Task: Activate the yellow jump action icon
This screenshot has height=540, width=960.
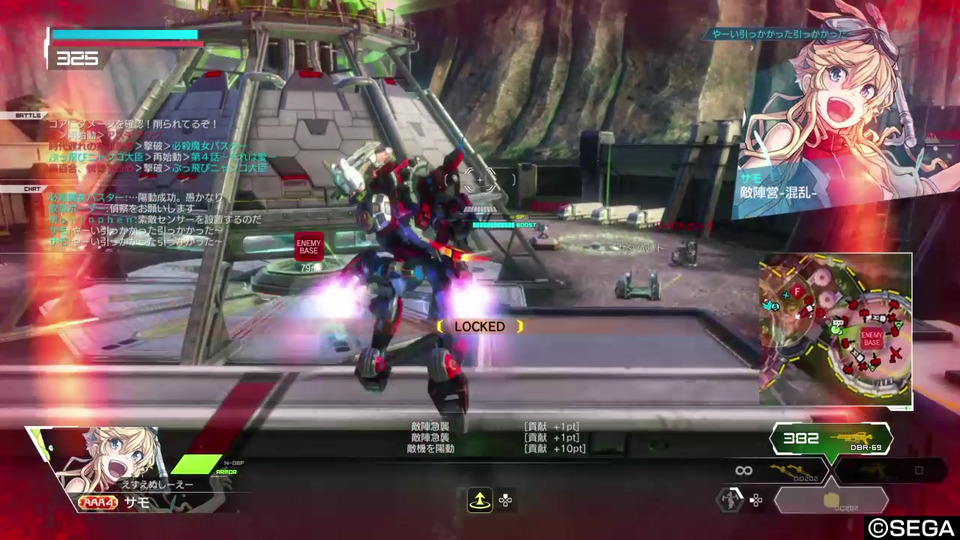Action: (x=478, y=500)
